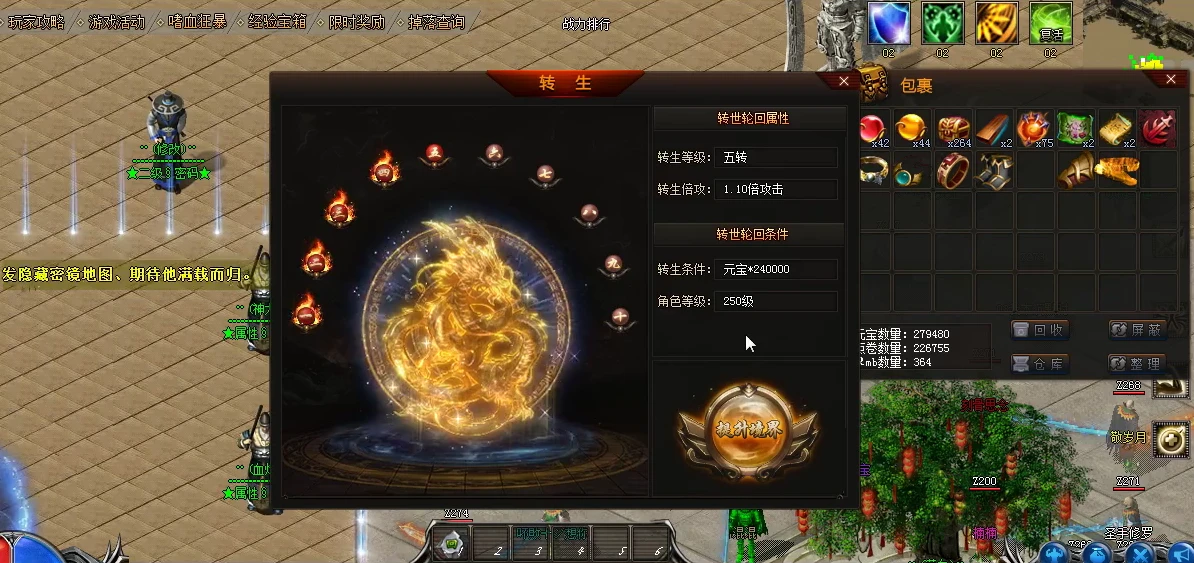Open the 经验宝箱 experience chest menu
The height and width of the screenshot is (563, 1194).
click(277, 21)
